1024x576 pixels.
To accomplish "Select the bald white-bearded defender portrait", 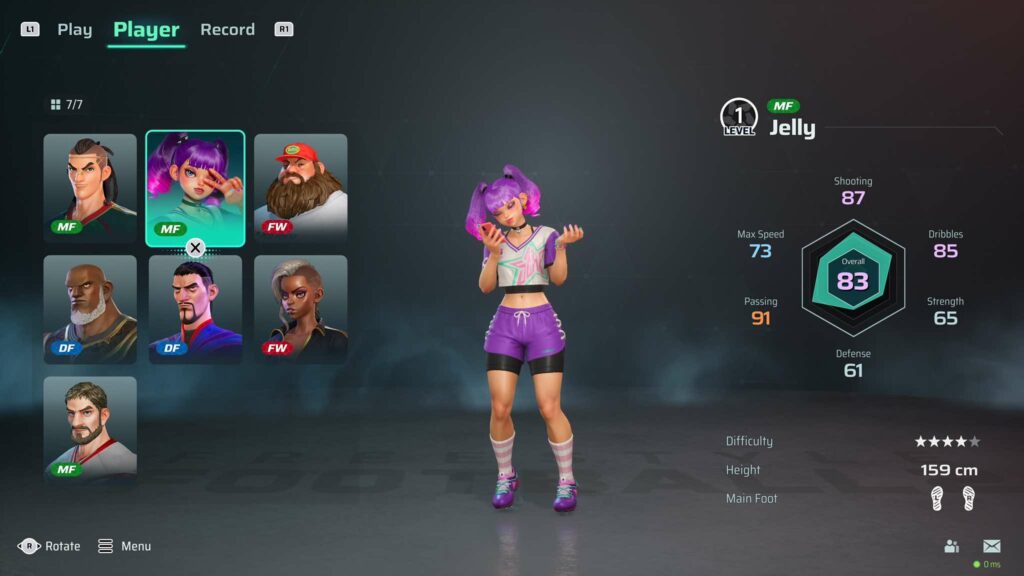I will point(90,308).
